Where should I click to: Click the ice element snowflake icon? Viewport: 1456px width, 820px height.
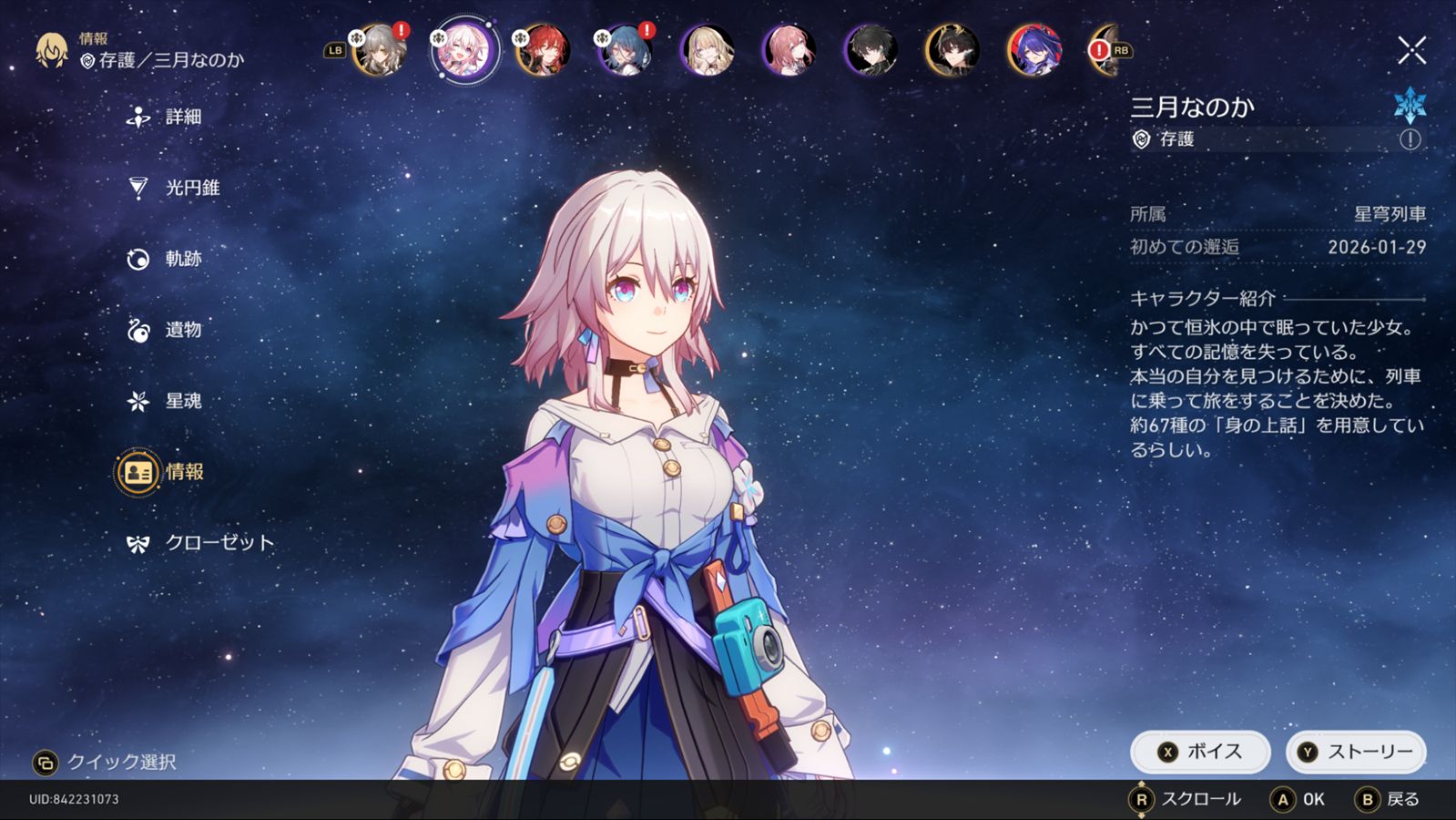click(x=1410, y=105)
